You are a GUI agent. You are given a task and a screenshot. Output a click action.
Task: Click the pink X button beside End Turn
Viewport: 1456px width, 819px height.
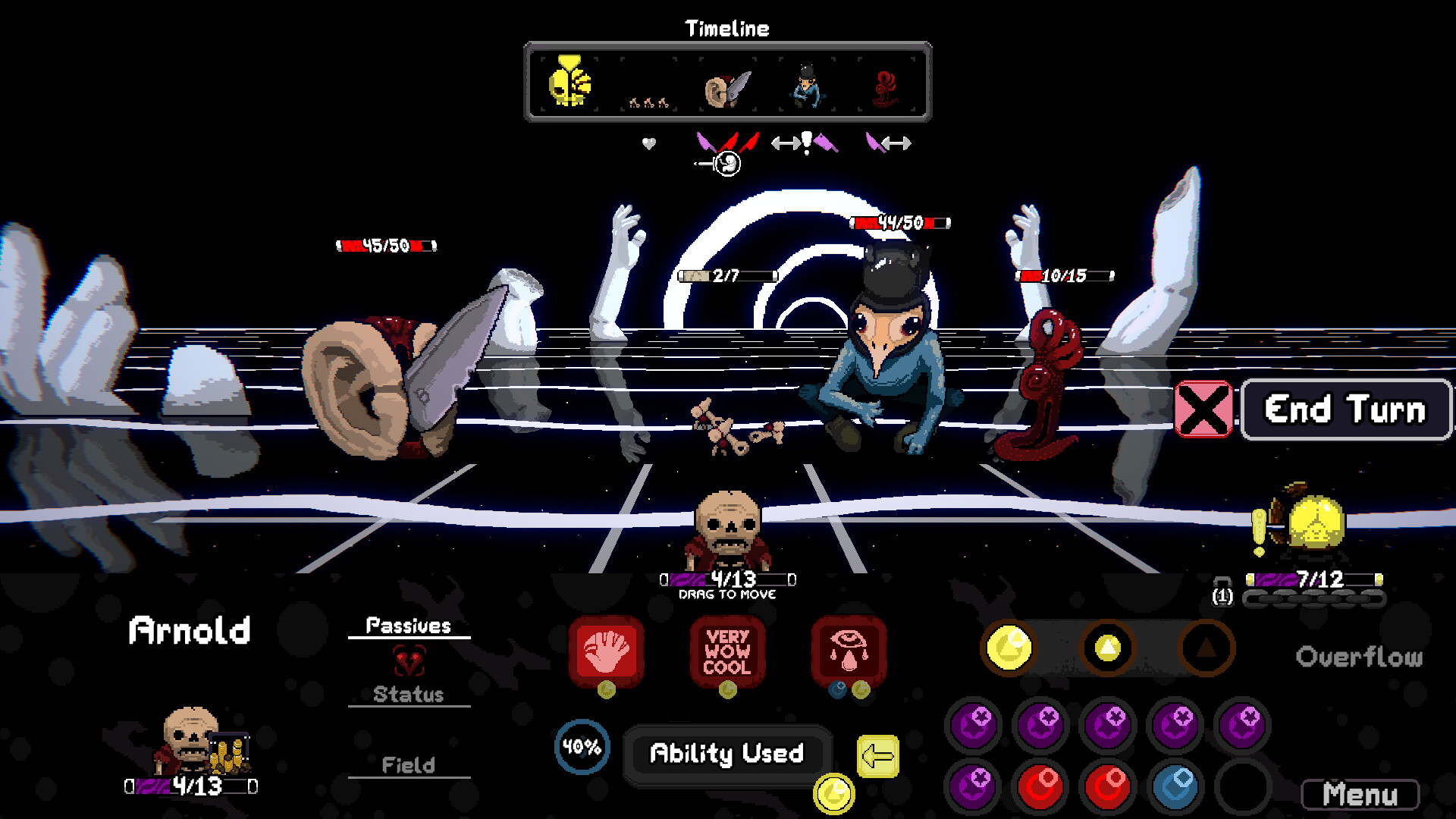tap(1203, 409)
